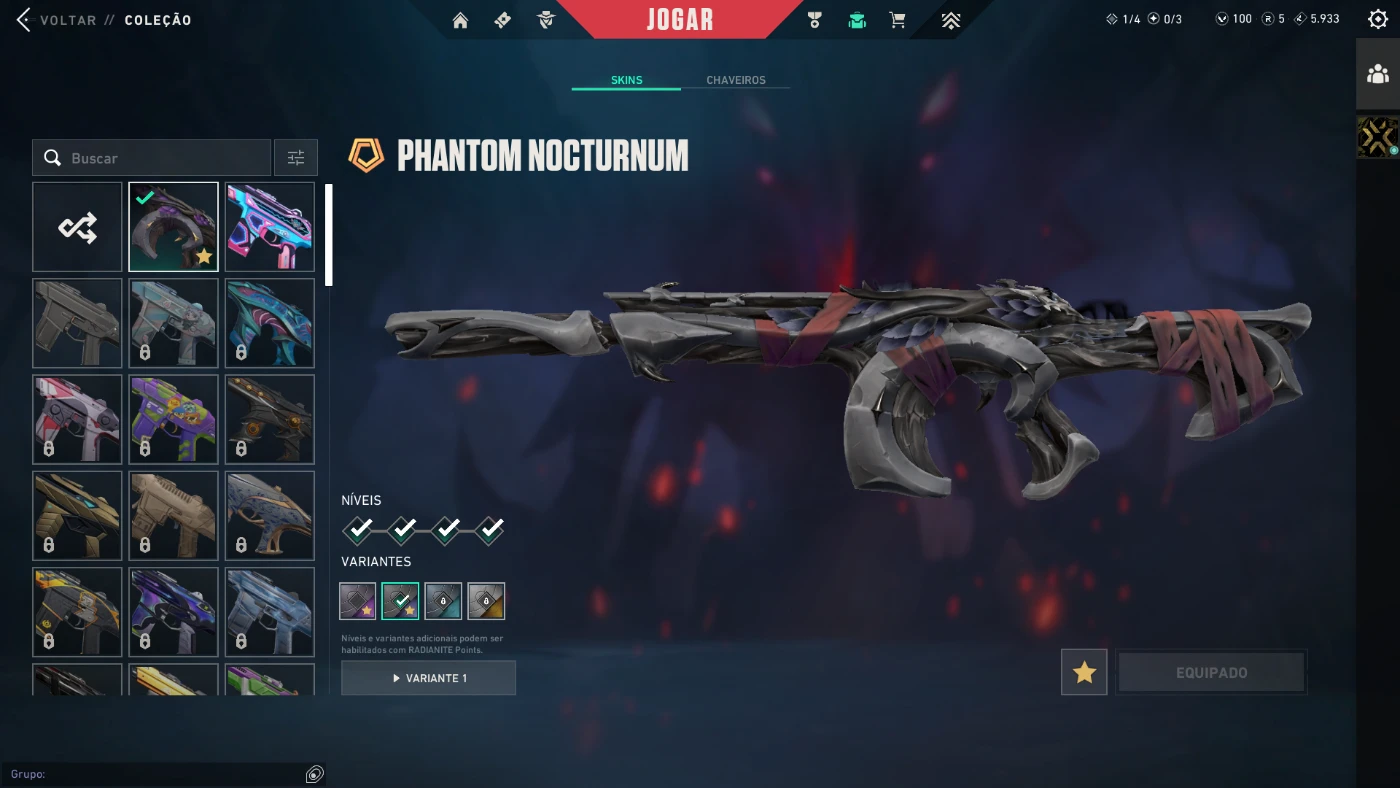1400x788 pixels.
Task: Select the pink and blue Phantom skin
Action: 270,227
